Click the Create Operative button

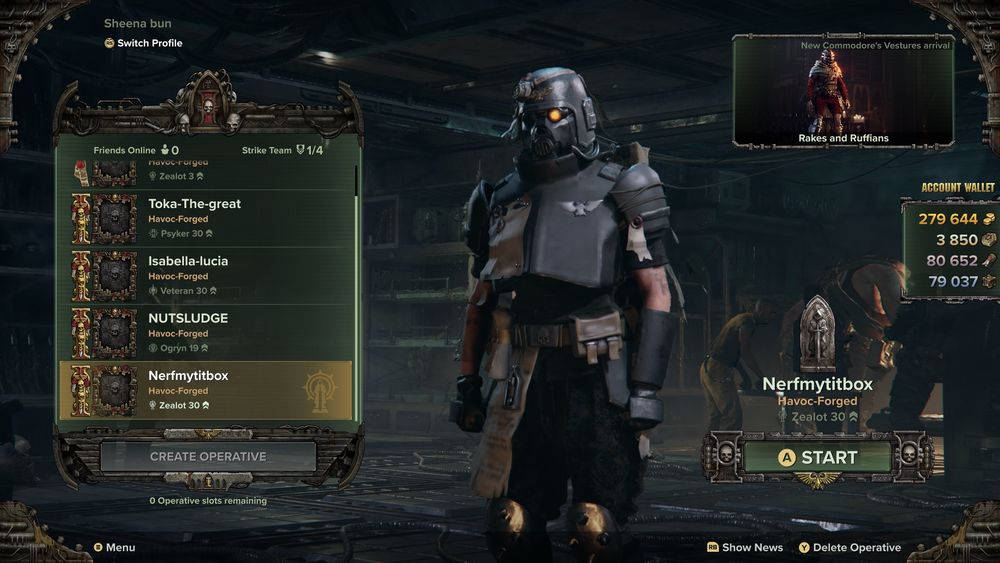(208, 456)
